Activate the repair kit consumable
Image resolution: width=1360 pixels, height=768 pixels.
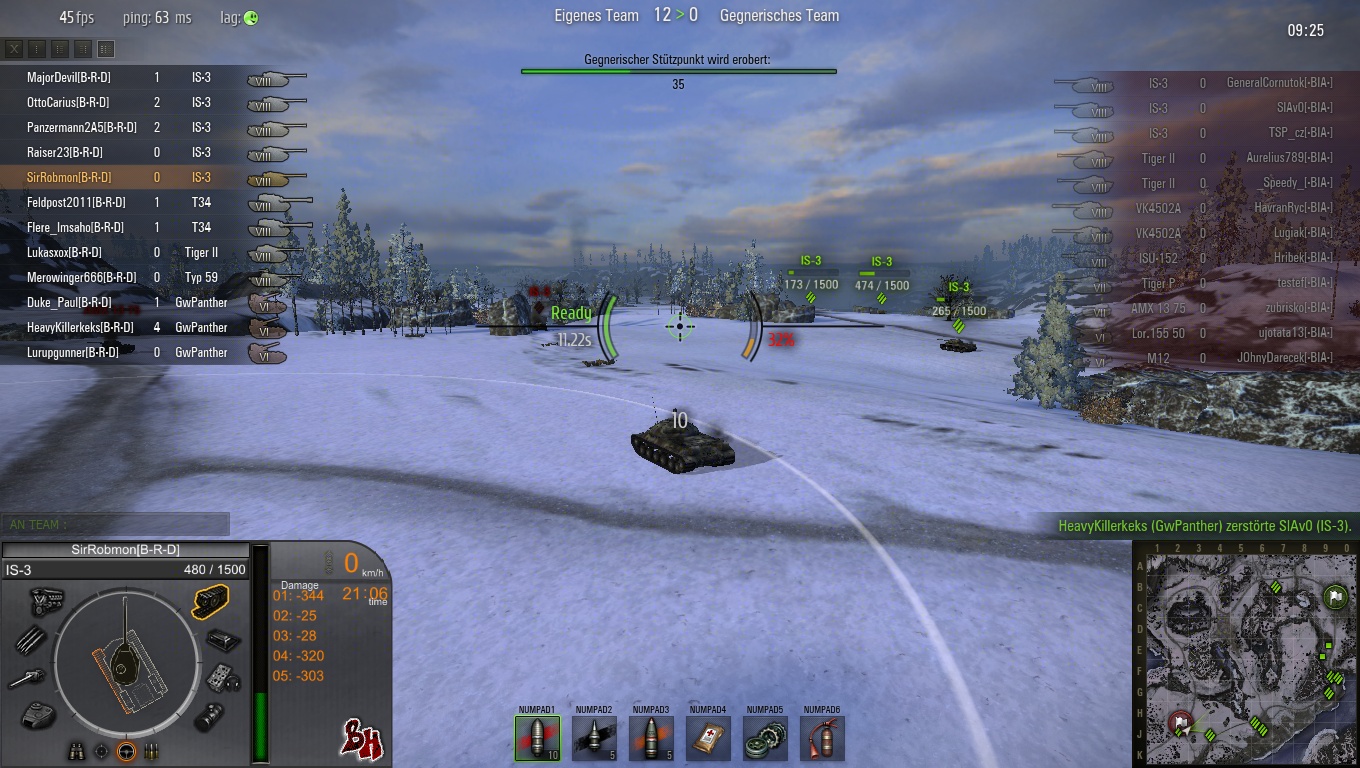pos(765,738)
